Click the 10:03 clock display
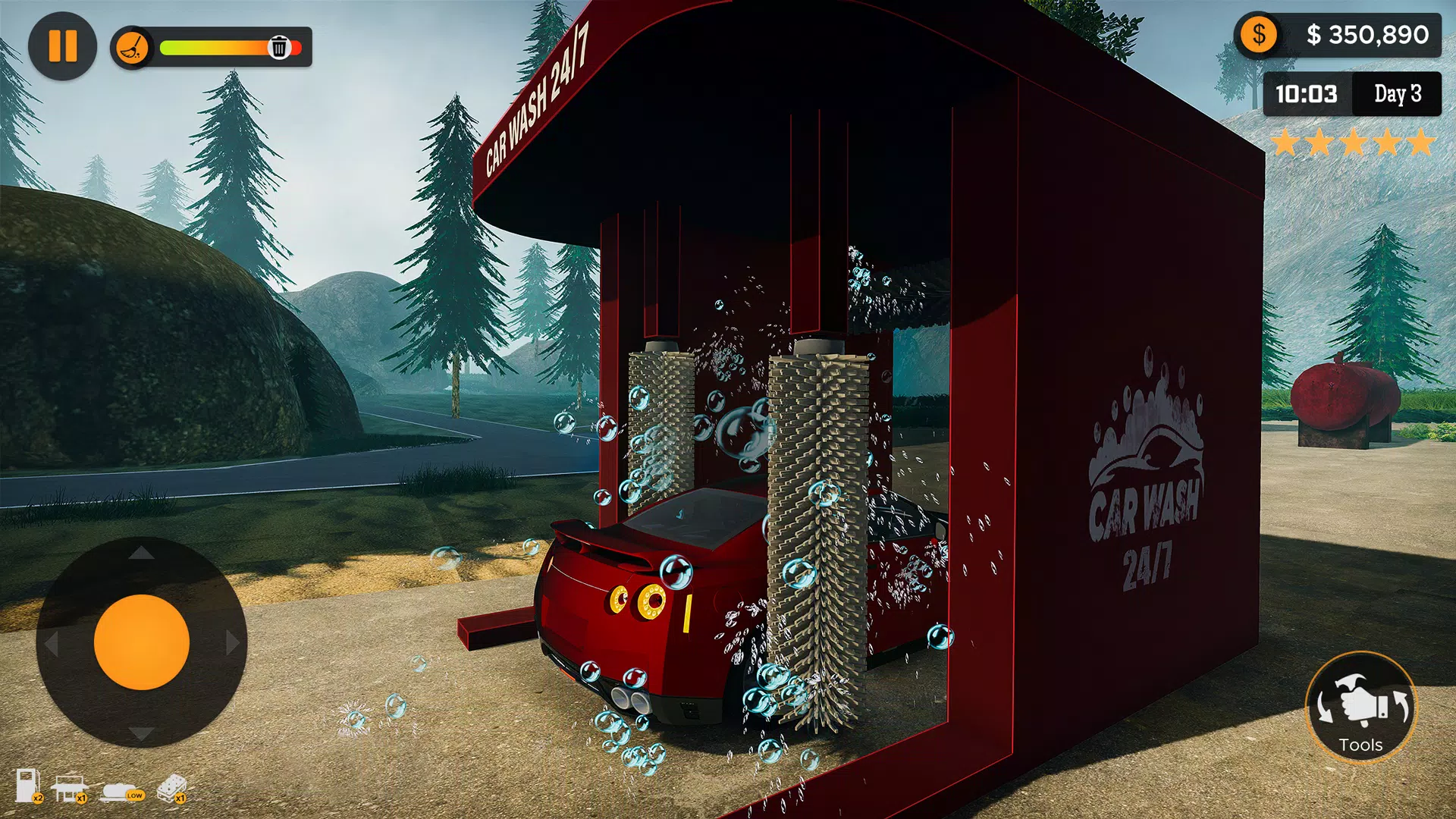 [x=1306, y=94]
